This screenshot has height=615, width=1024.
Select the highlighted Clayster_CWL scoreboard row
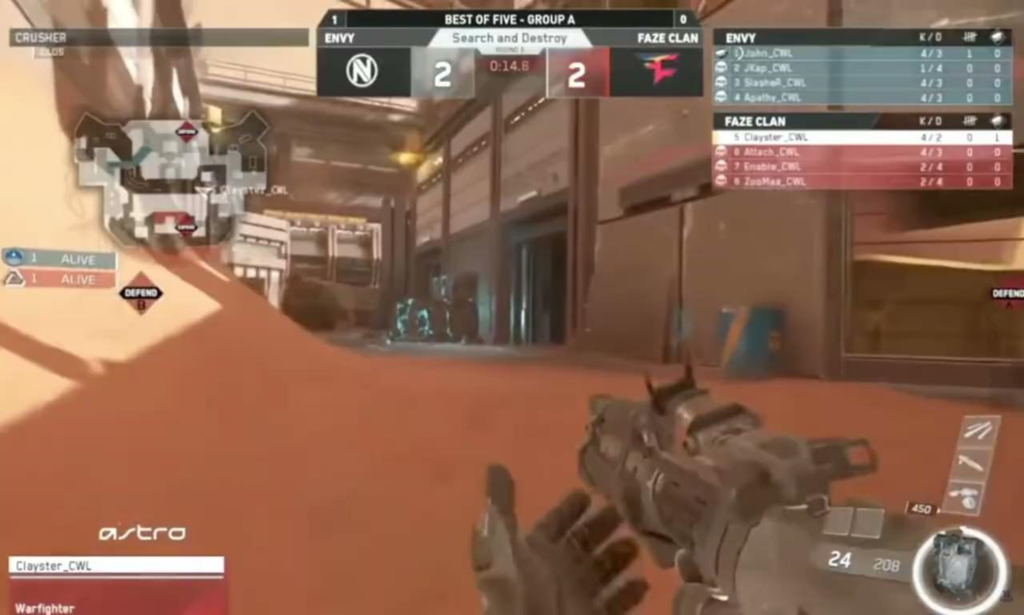click(858, 137)
